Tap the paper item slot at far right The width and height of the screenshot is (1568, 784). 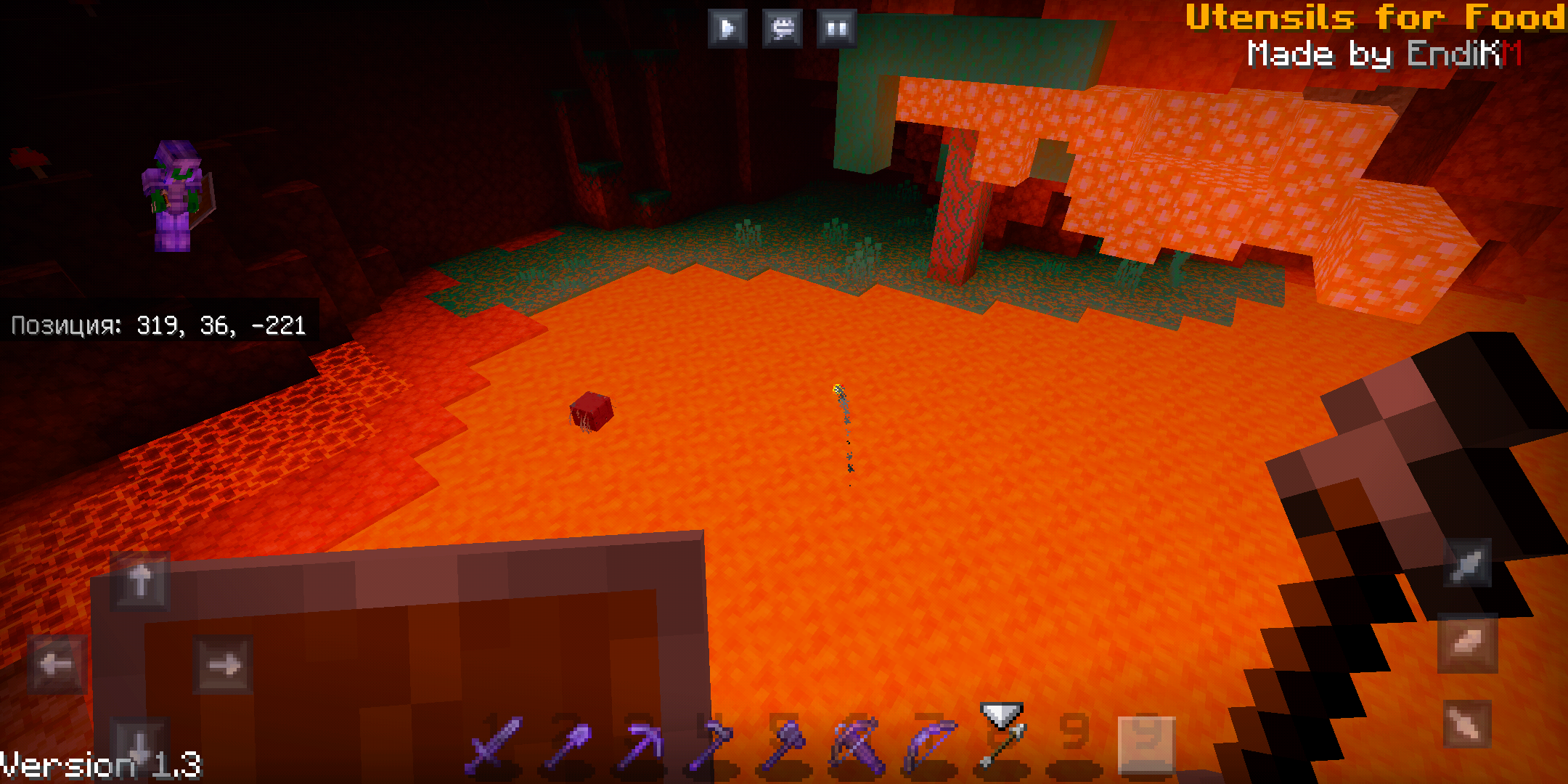click(1146, 744)
